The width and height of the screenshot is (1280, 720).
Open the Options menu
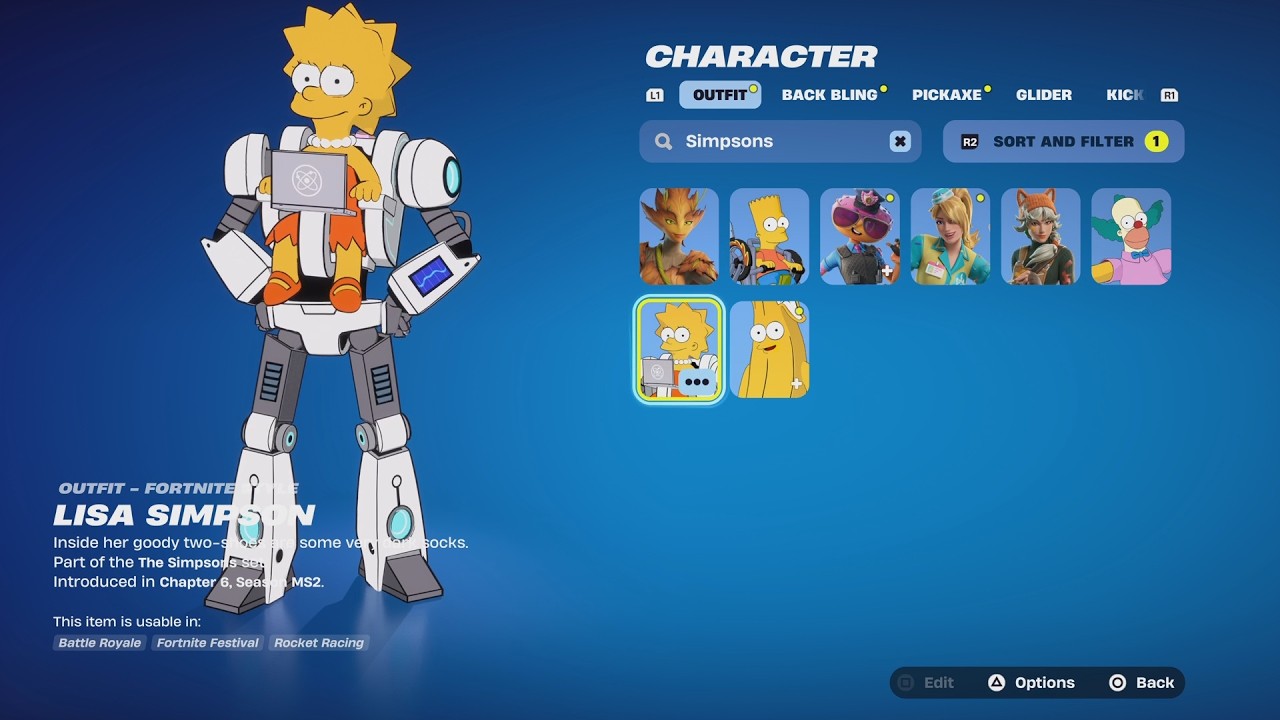tap(1031, 683)
